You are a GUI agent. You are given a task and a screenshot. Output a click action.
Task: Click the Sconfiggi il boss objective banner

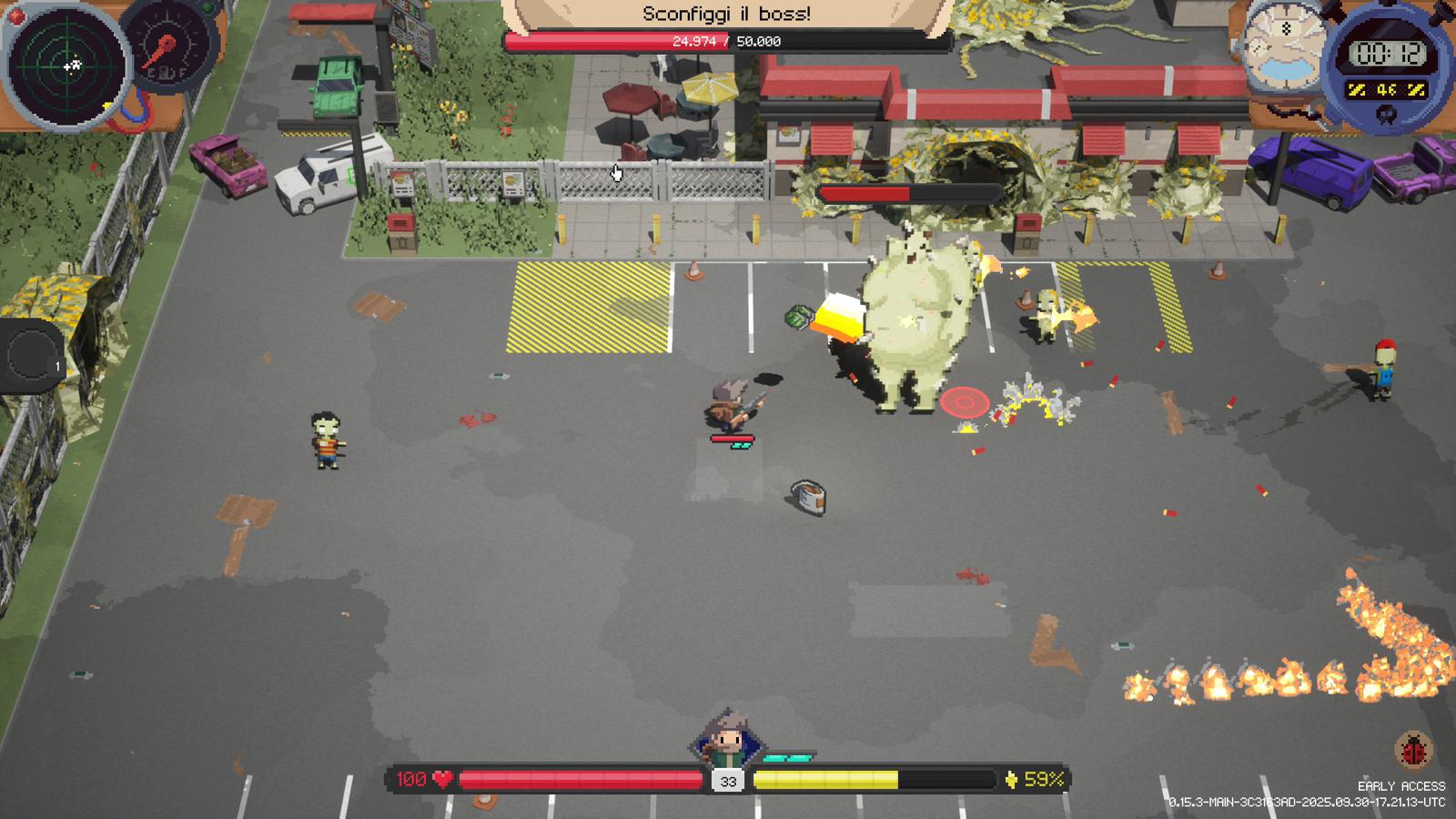pos(726,14)
